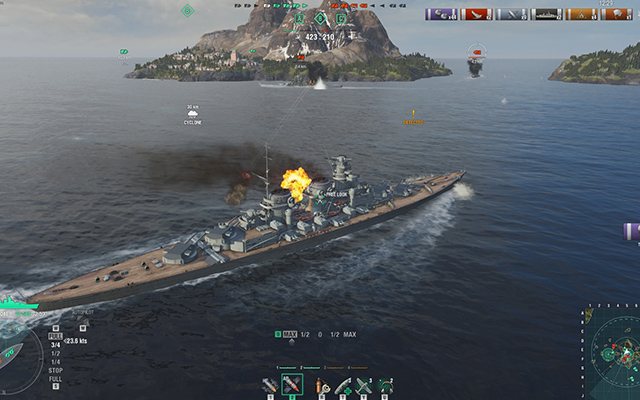Activate the Damage Control Party fire extinguisher
This screenshot has width=640, height=400.
[320, 384]
